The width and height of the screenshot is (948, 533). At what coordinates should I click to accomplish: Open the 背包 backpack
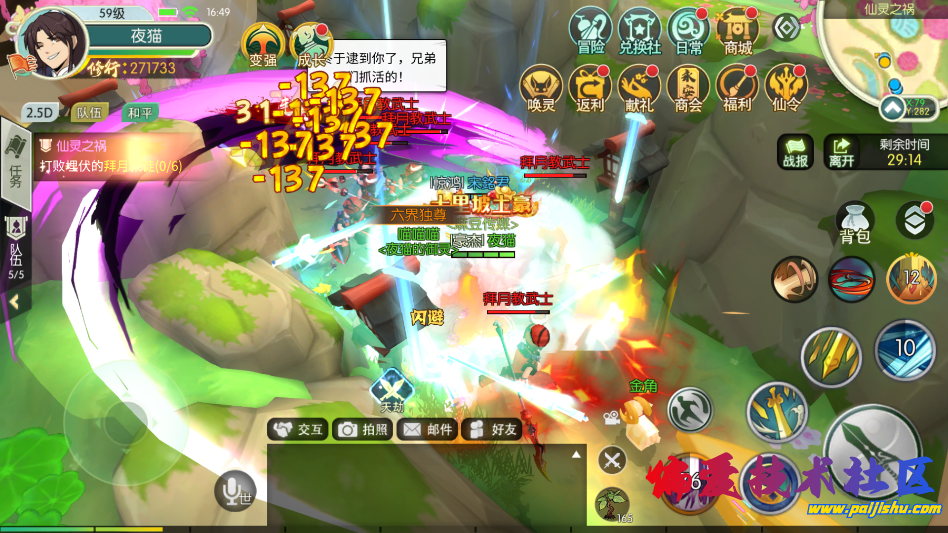(855, 224)
